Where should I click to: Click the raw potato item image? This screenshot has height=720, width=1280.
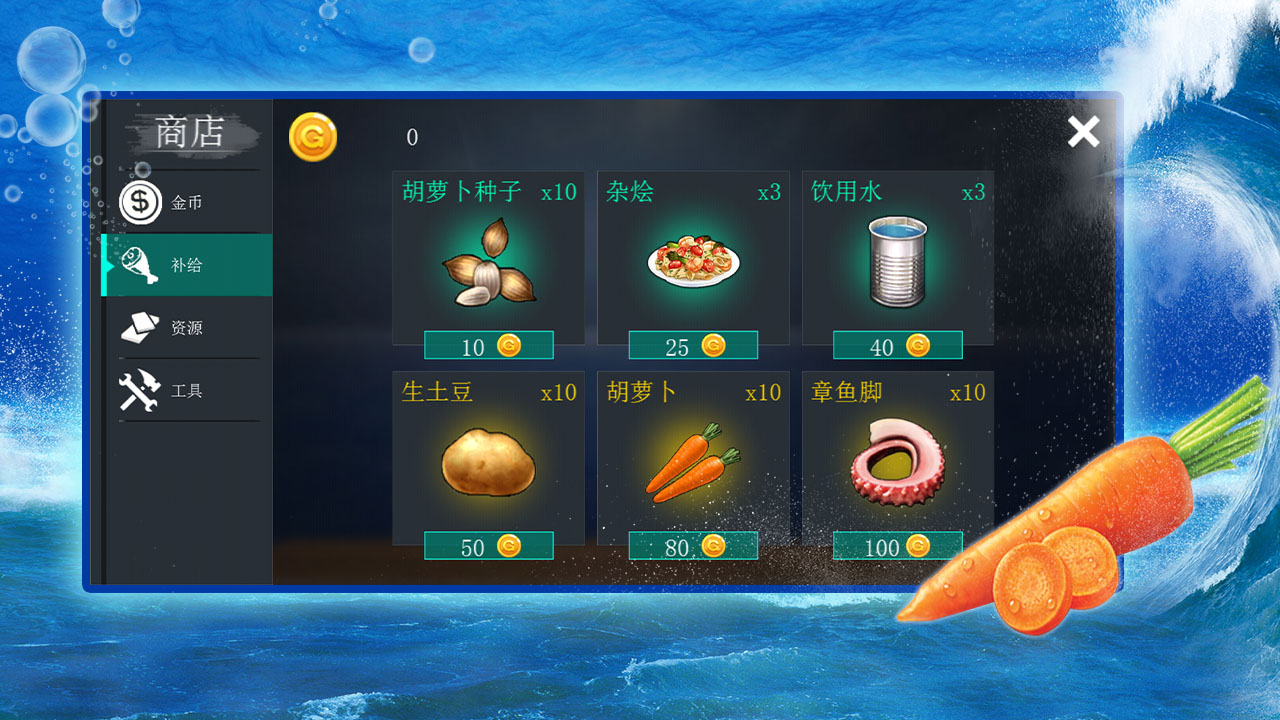487,462
